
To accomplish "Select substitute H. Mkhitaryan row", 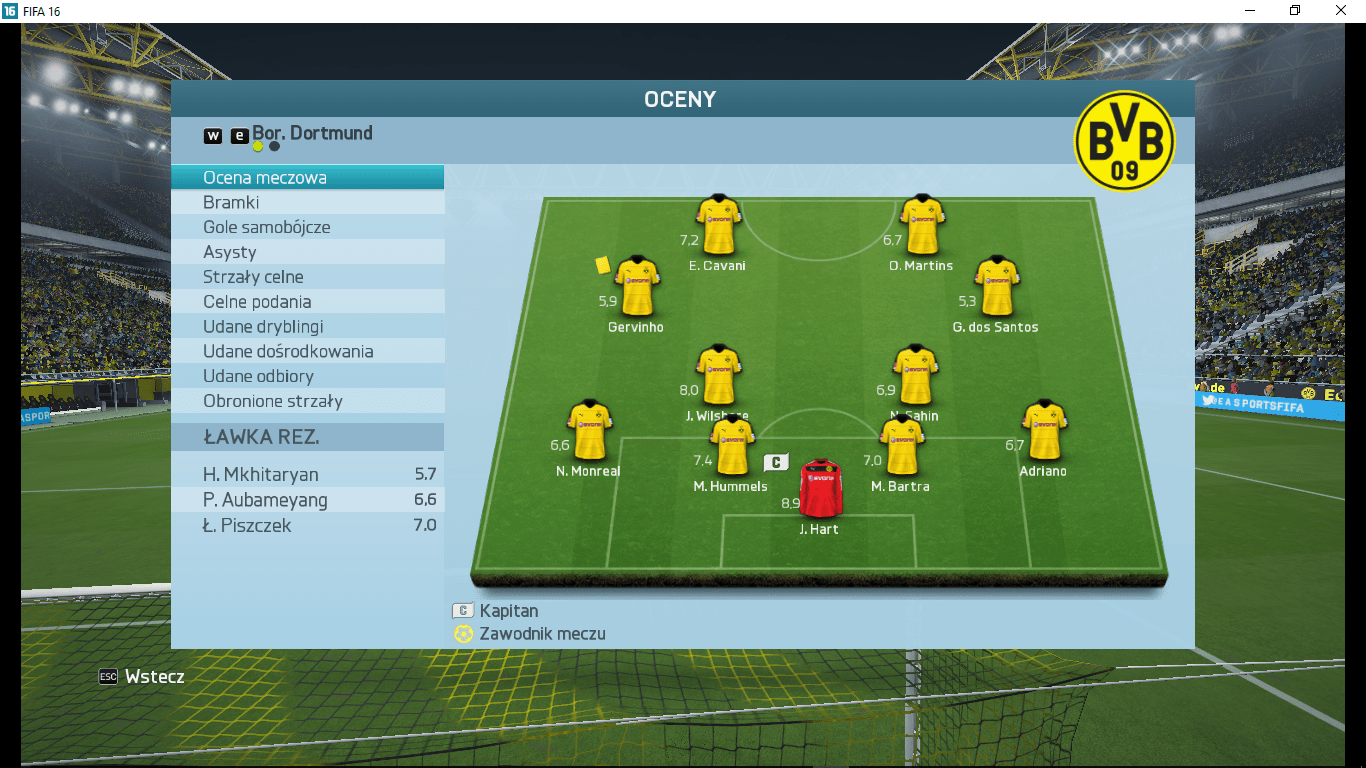I will click(x=307, y=475).
